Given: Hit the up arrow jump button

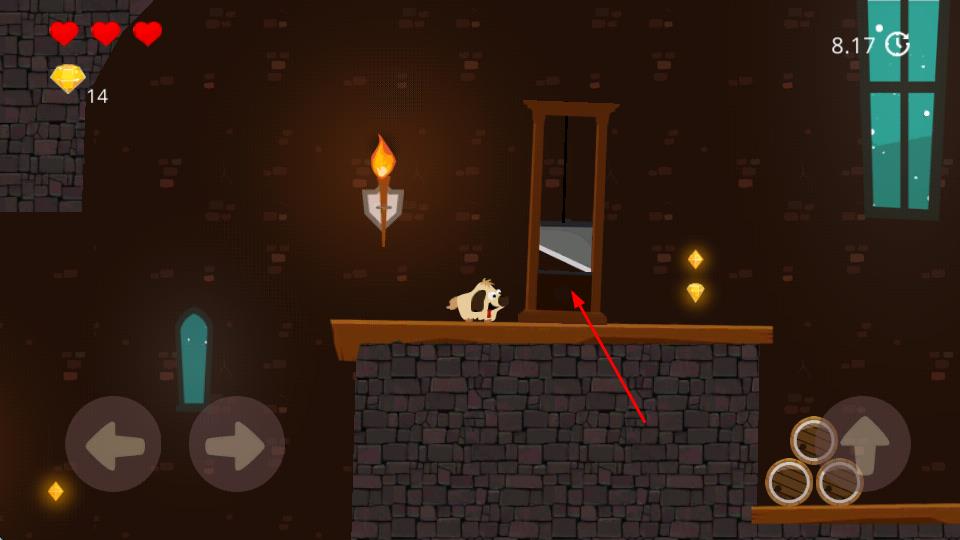Looking at the screenshot, I should pyautogui.click(x=863, y=444).
